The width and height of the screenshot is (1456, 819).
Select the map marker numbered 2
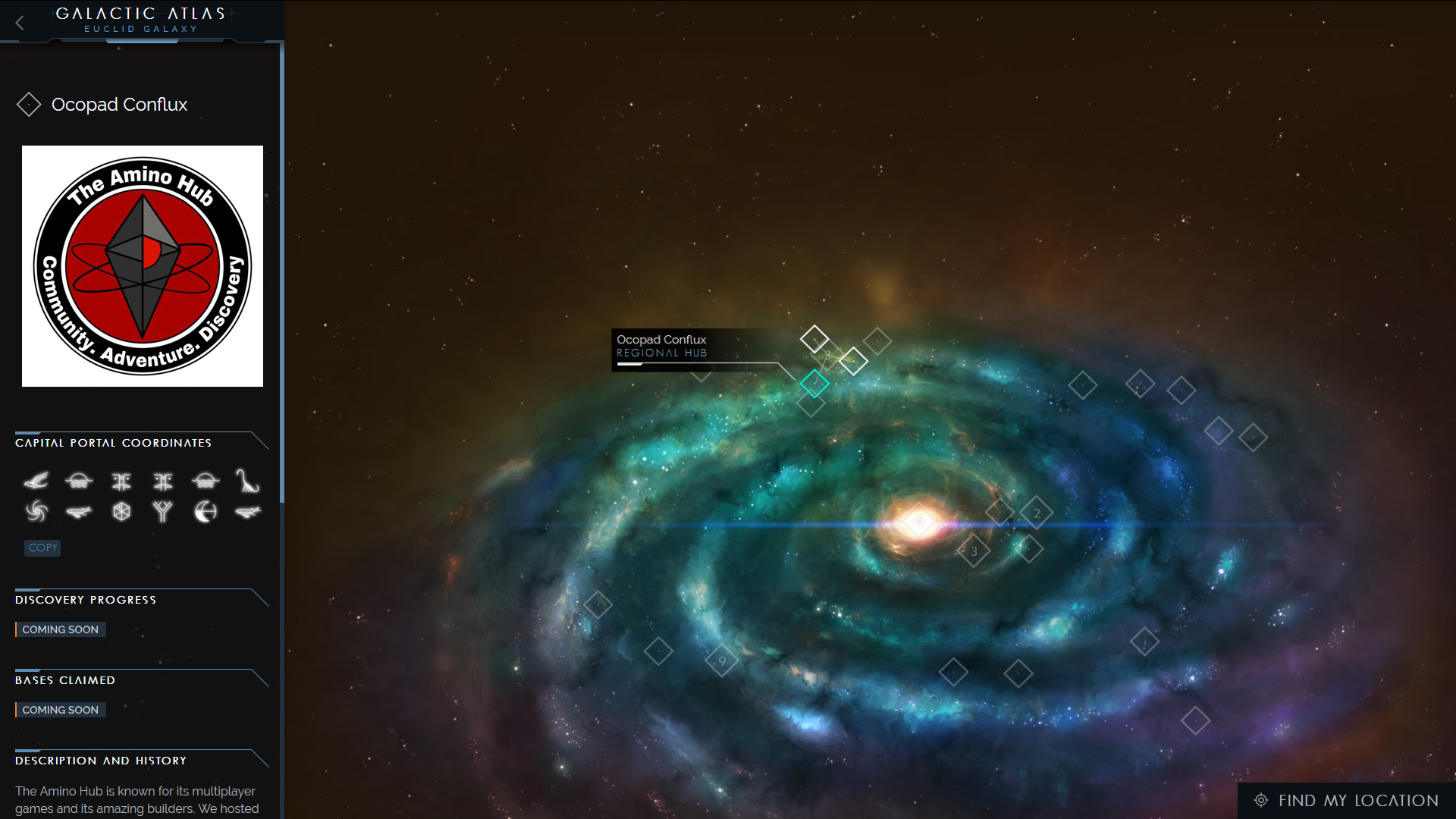[x=1037, y=513]
